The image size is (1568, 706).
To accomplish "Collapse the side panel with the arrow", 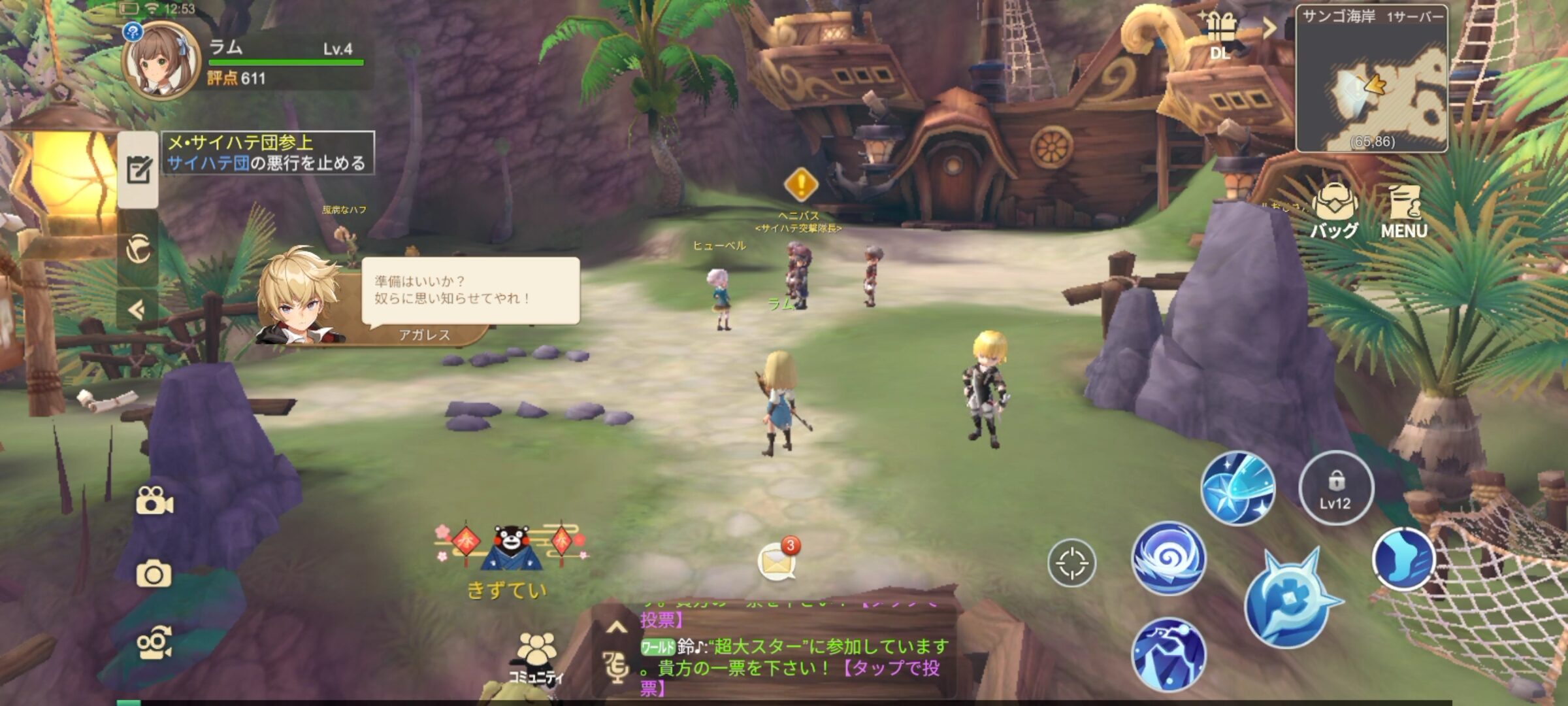I will 137,309.
